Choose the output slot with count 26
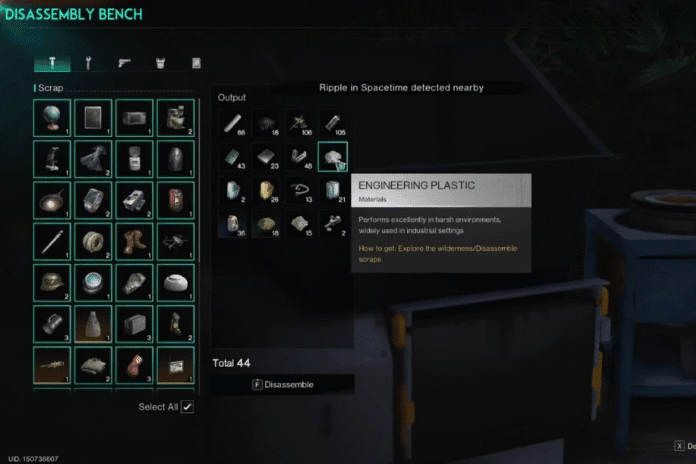 tap(265, 190)
